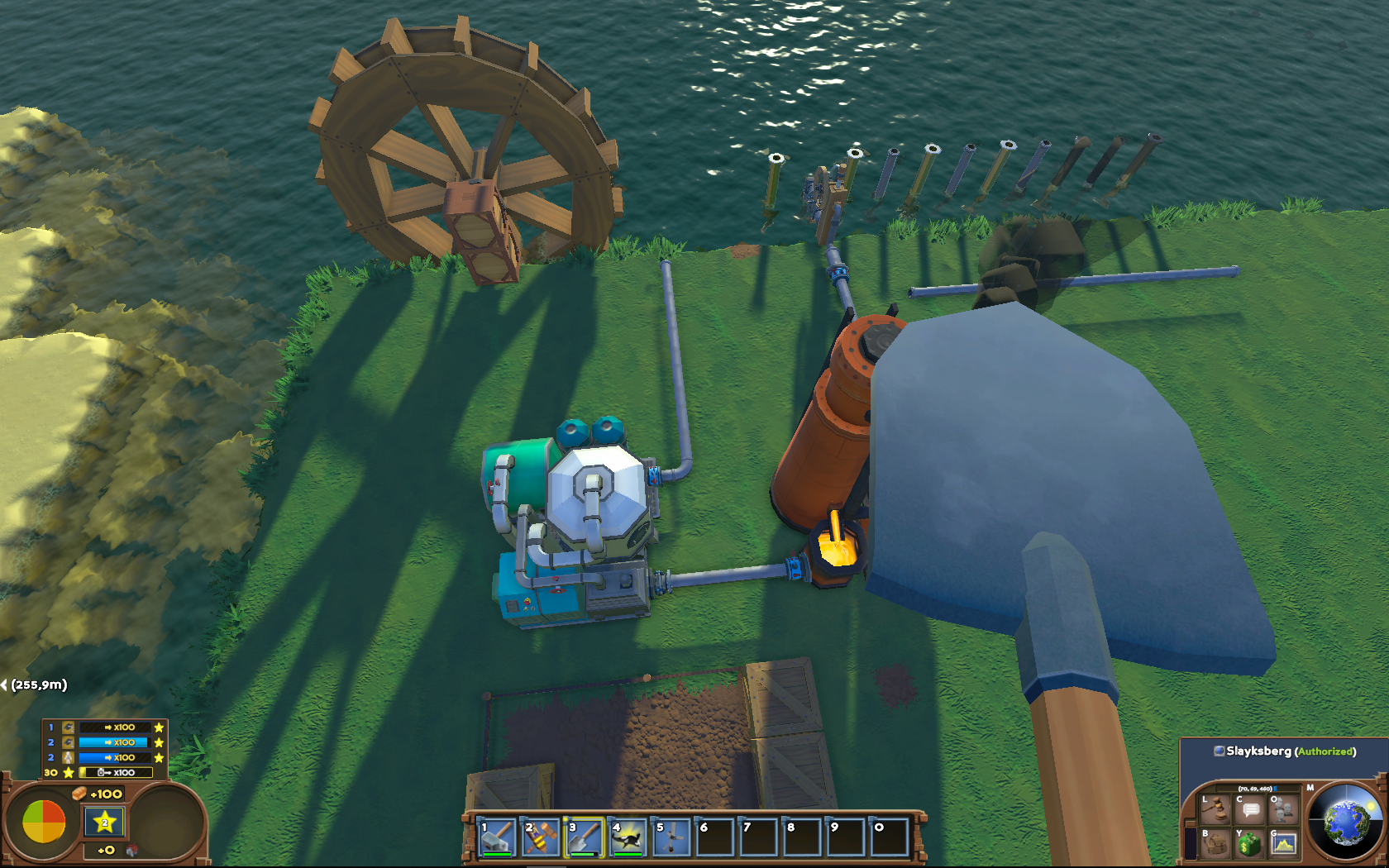Select the shovel in hotbar slot 3
This screenshot has width=1389, height=868.
click(x=585, y=837)
